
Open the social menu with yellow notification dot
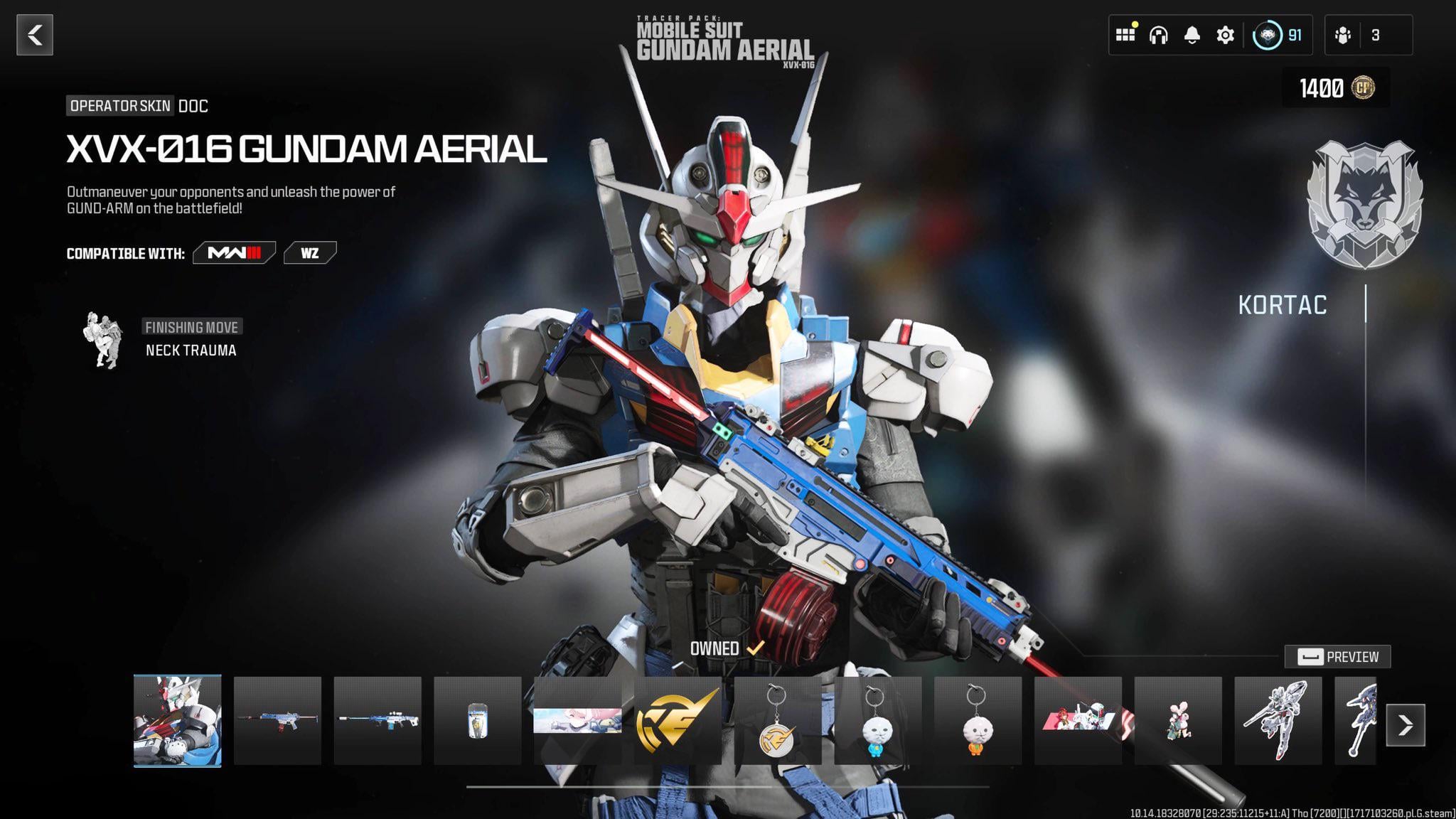pos(1126,33)
